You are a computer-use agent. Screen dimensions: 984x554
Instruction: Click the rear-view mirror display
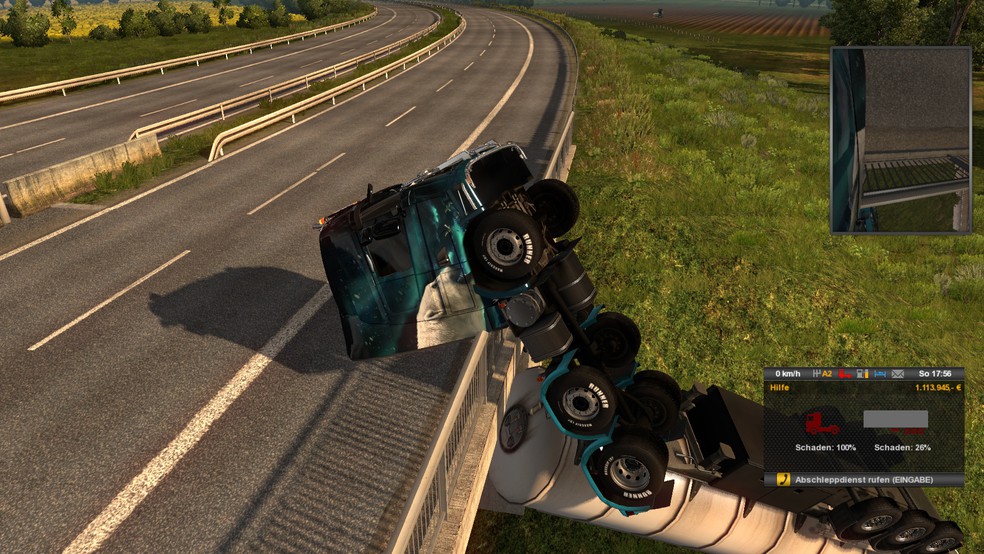900,140
